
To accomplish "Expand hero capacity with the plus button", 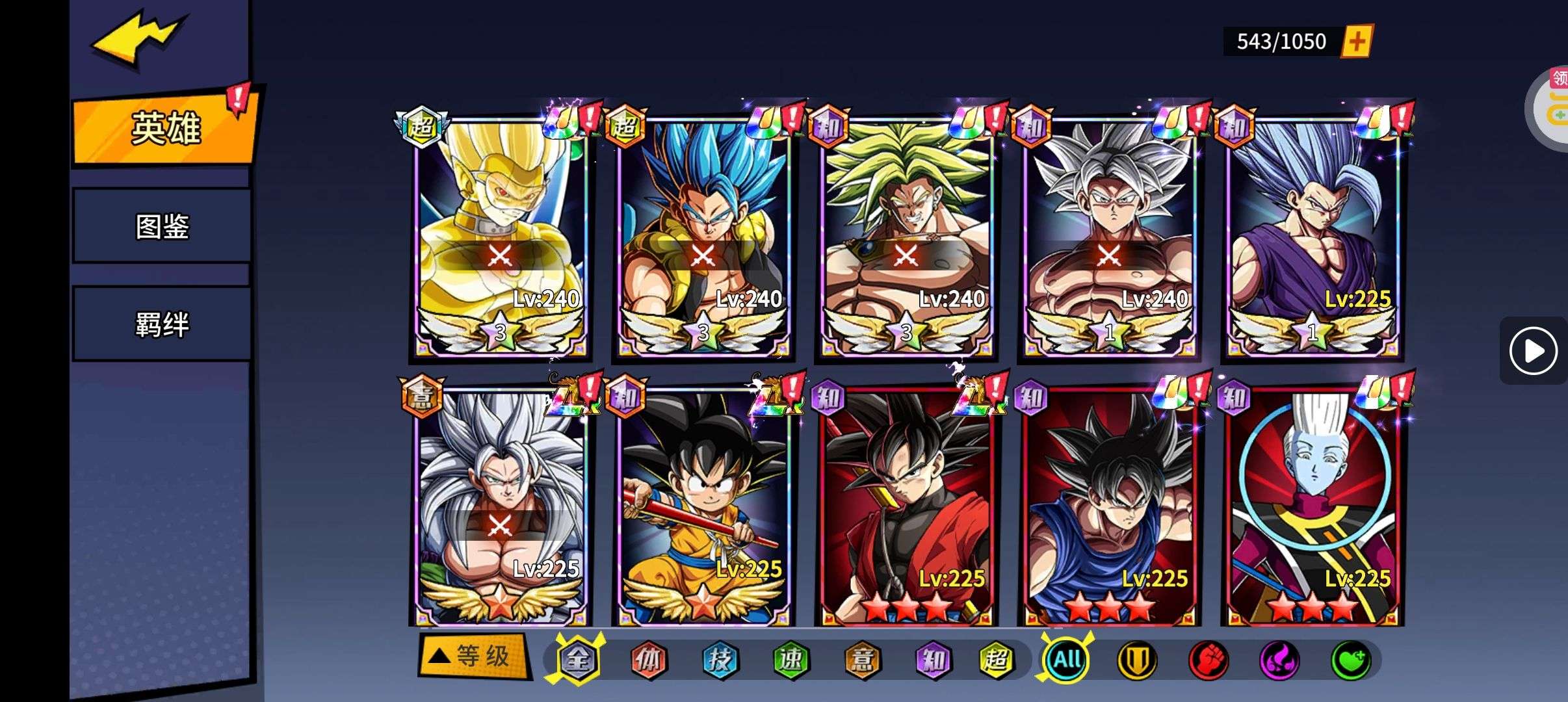I will (x=1357, y=42).
